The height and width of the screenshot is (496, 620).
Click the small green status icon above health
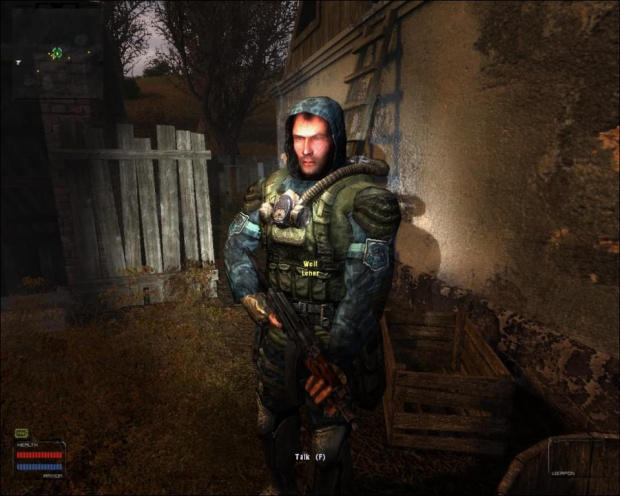tap(22, 432)
